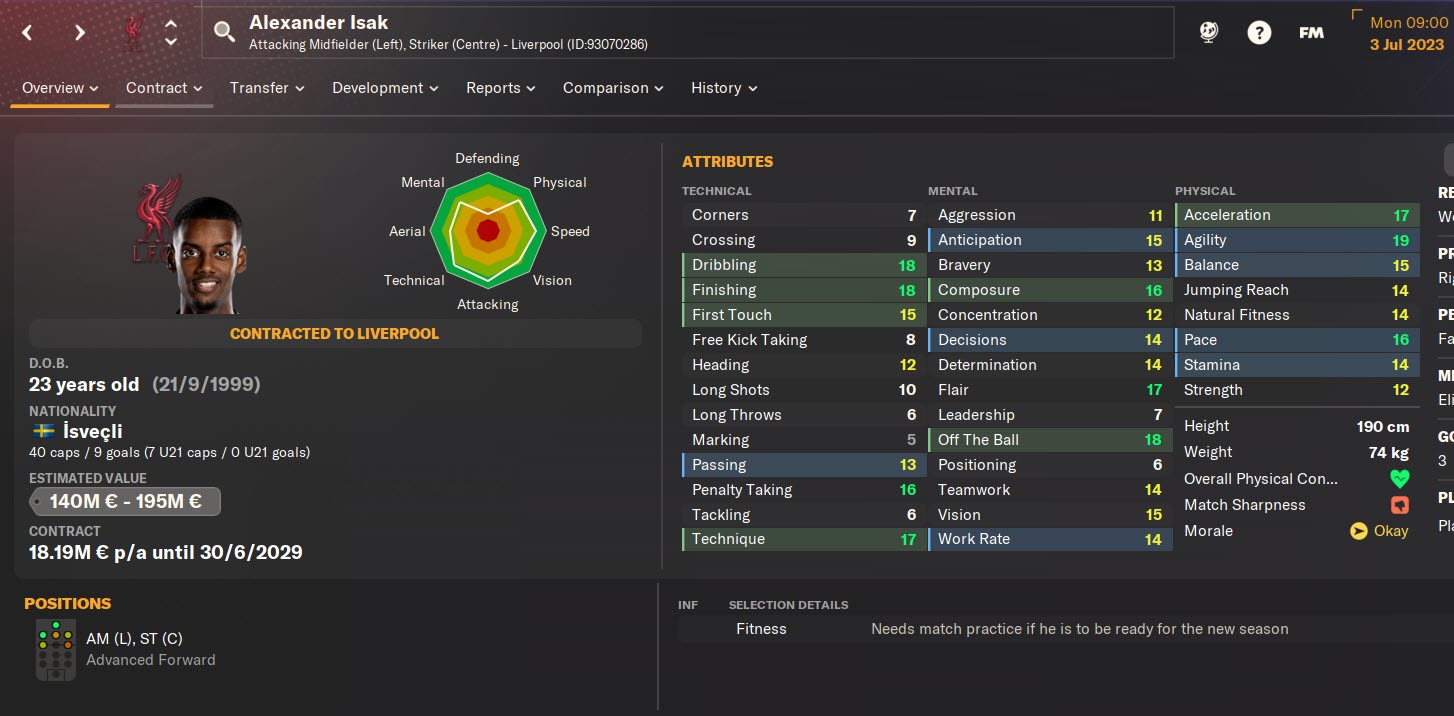Select the Dribbling attribute row
The image size is (1454, 716).
(x=803, y=265)
